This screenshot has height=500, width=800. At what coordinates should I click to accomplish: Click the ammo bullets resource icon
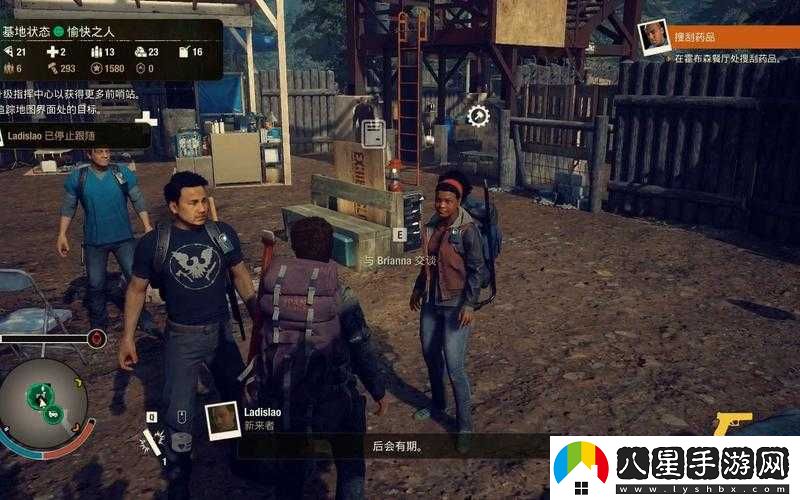coord(97,52)
